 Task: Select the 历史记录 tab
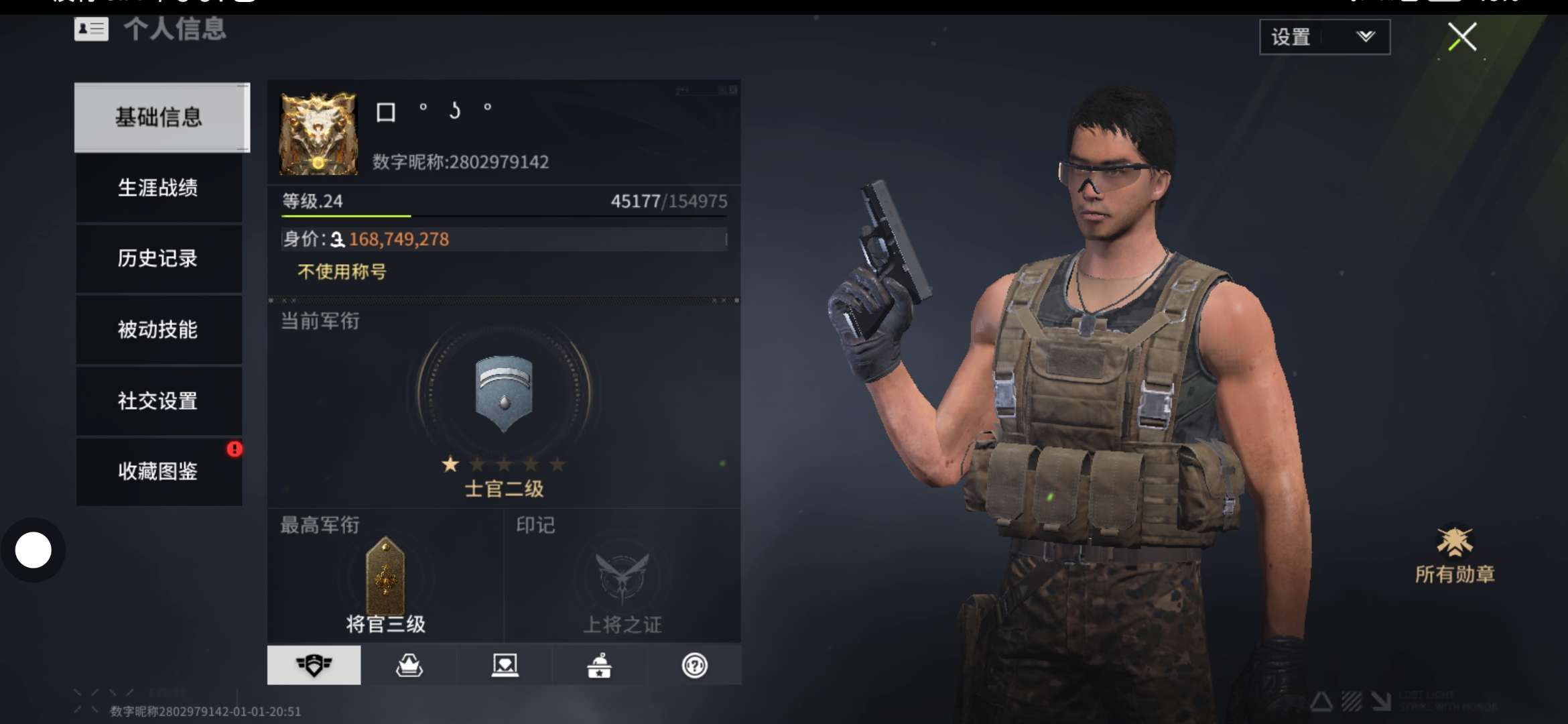158,258
